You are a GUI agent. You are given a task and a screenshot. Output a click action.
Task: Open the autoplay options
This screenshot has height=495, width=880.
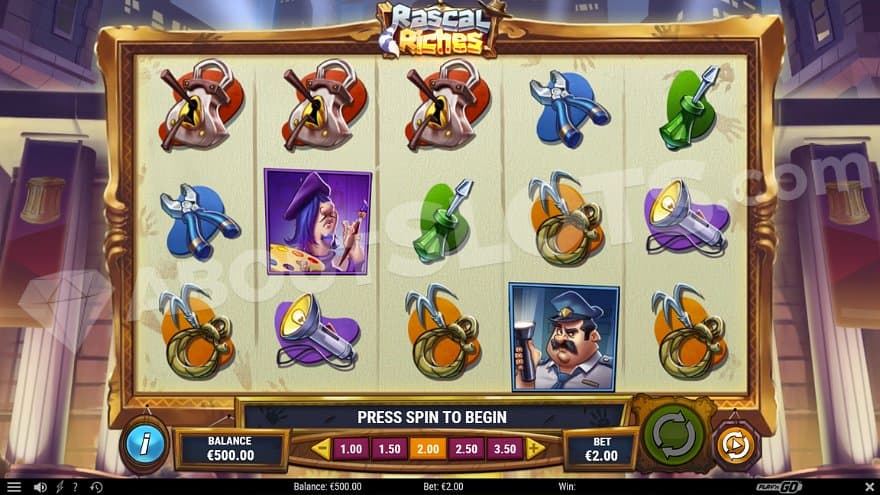pos(736,446)
